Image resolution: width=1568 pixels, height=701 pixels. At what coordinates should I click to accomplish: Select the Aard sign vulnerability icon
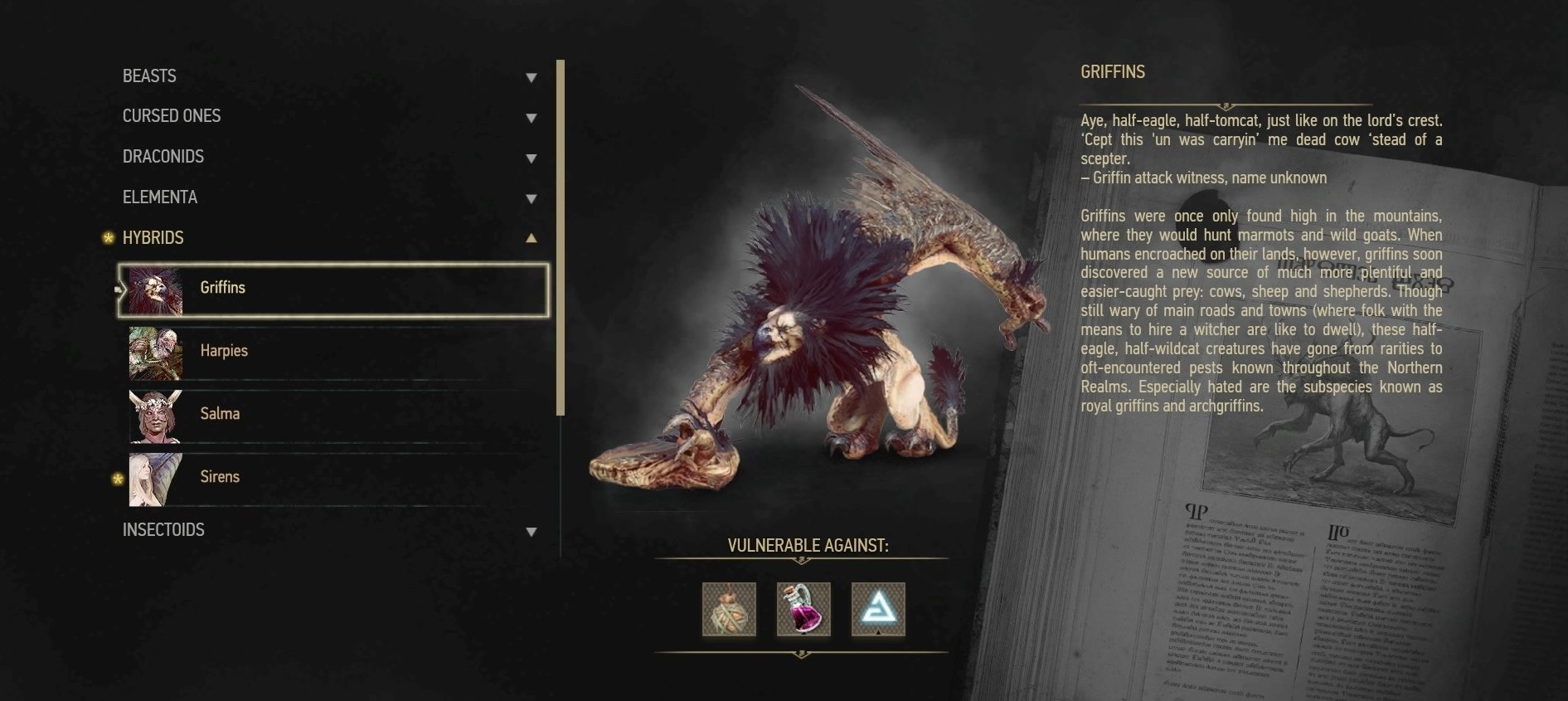coord(878,610)
